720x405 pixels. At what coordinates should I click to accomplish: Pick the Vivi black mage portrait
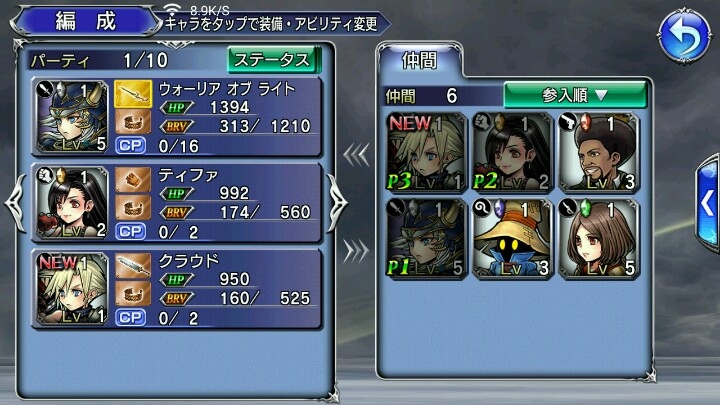click(x=511, y=239)
